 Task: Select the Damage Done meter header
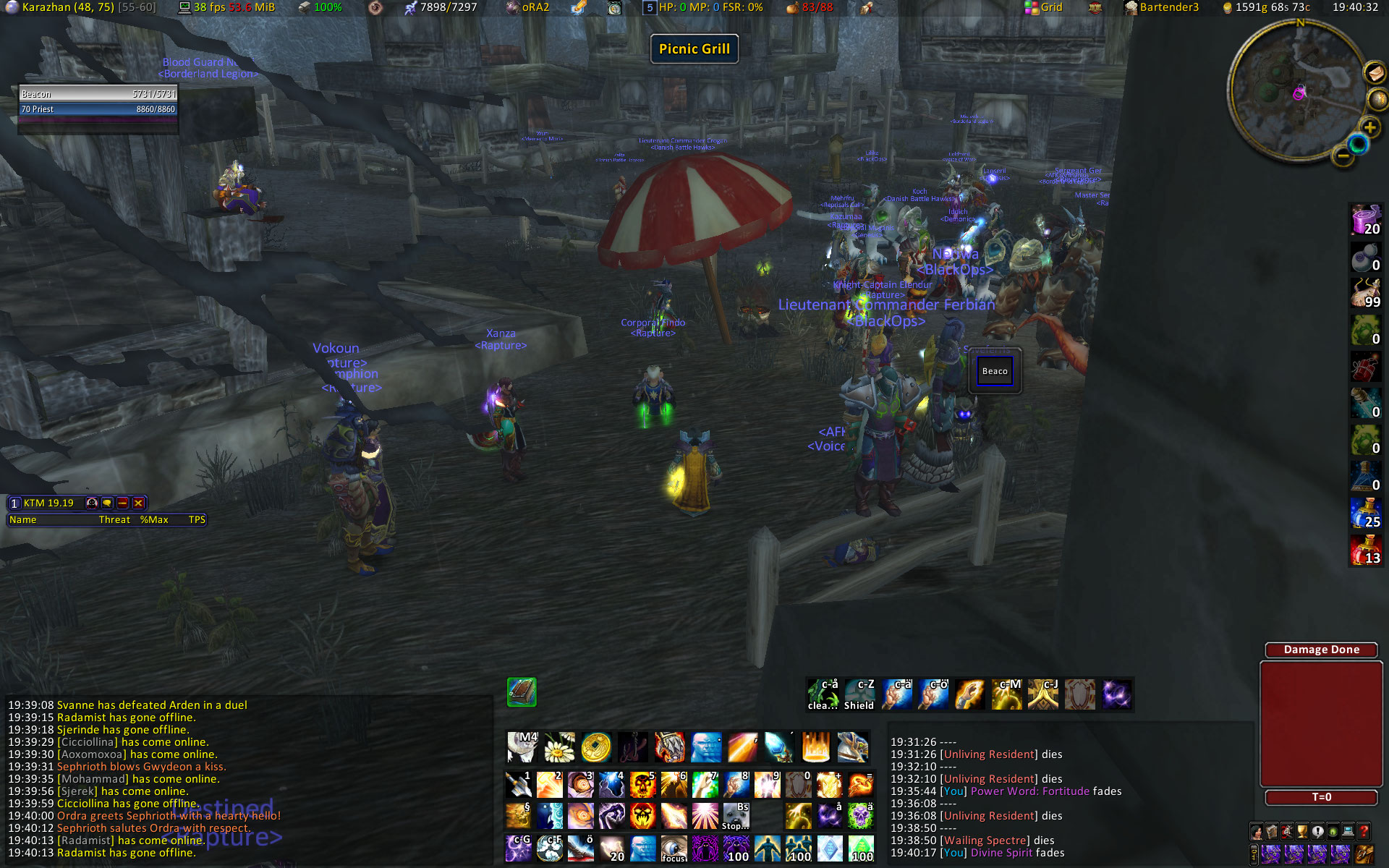1321,650
